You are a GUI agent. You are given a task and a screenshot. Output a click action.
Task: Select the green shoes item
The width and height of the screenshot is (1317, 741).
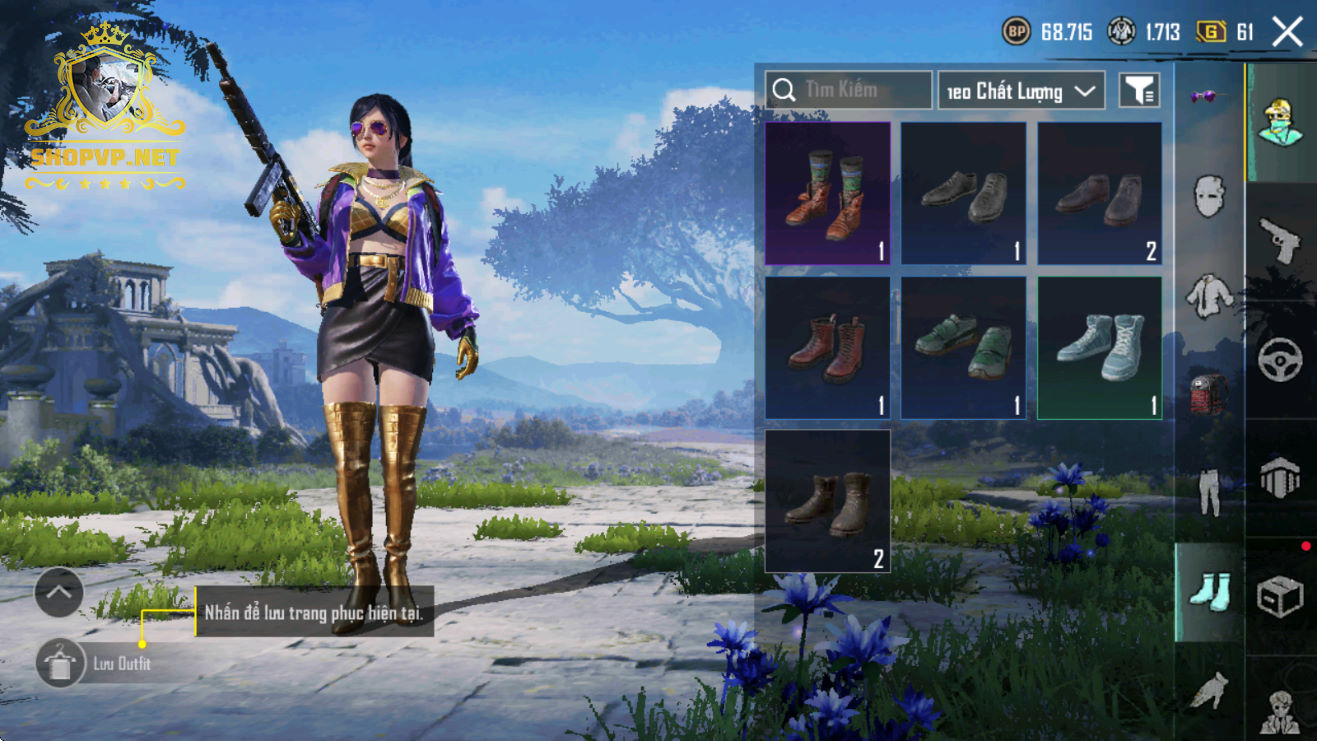tap(963, 347)
